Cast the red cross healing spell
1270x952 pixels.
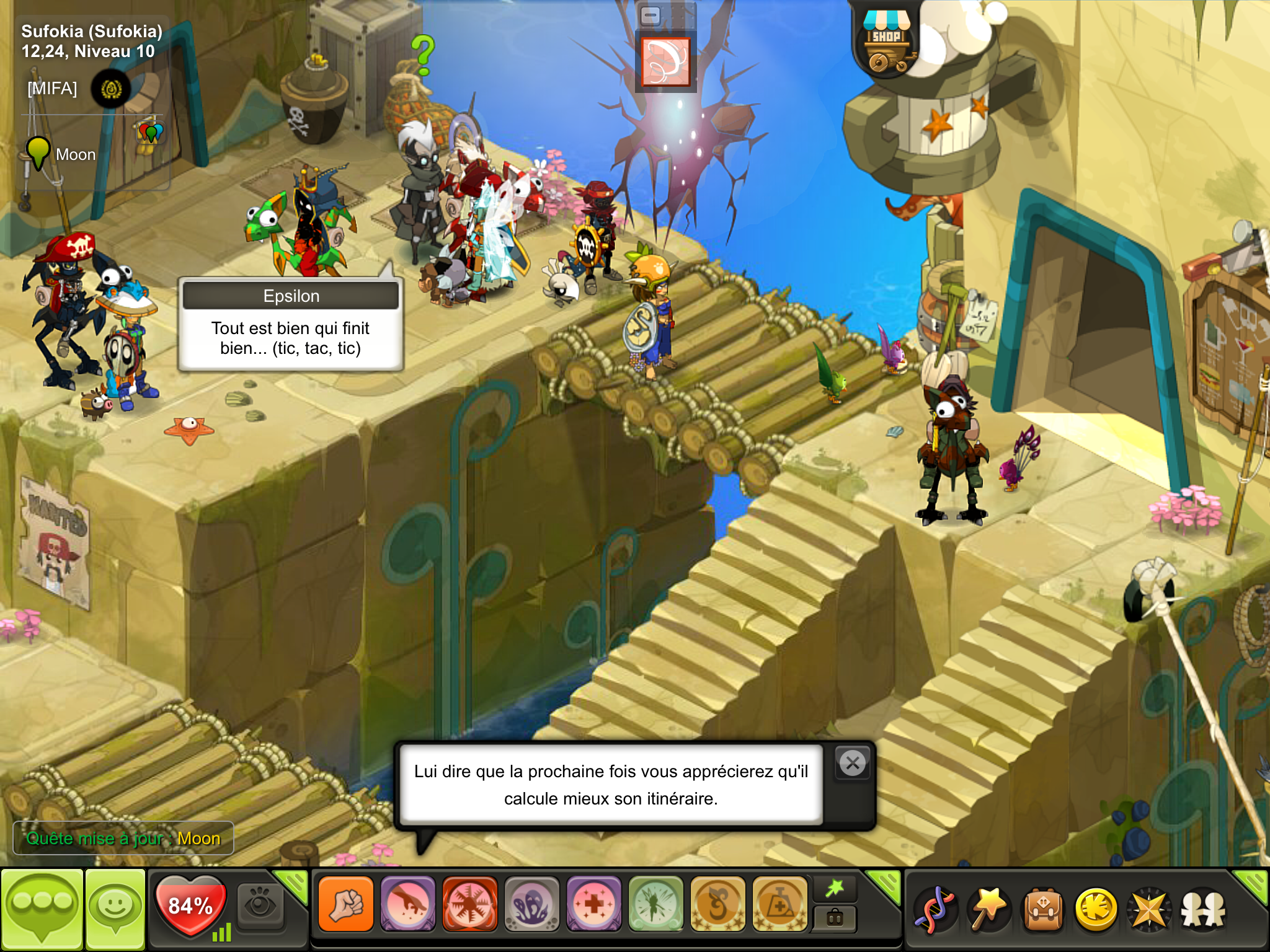[594, 904]
